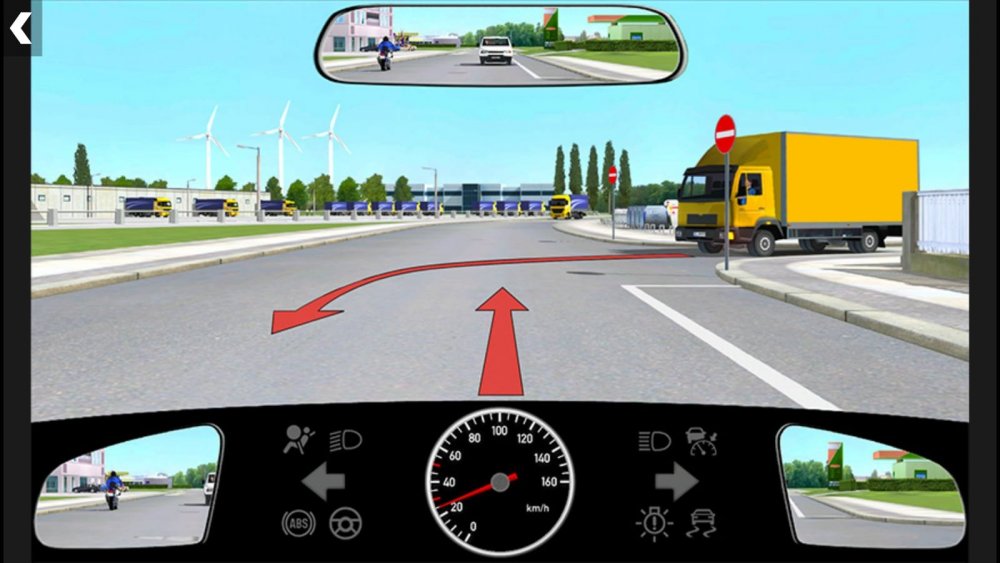Check the right side mirror

tap(871, 486)
